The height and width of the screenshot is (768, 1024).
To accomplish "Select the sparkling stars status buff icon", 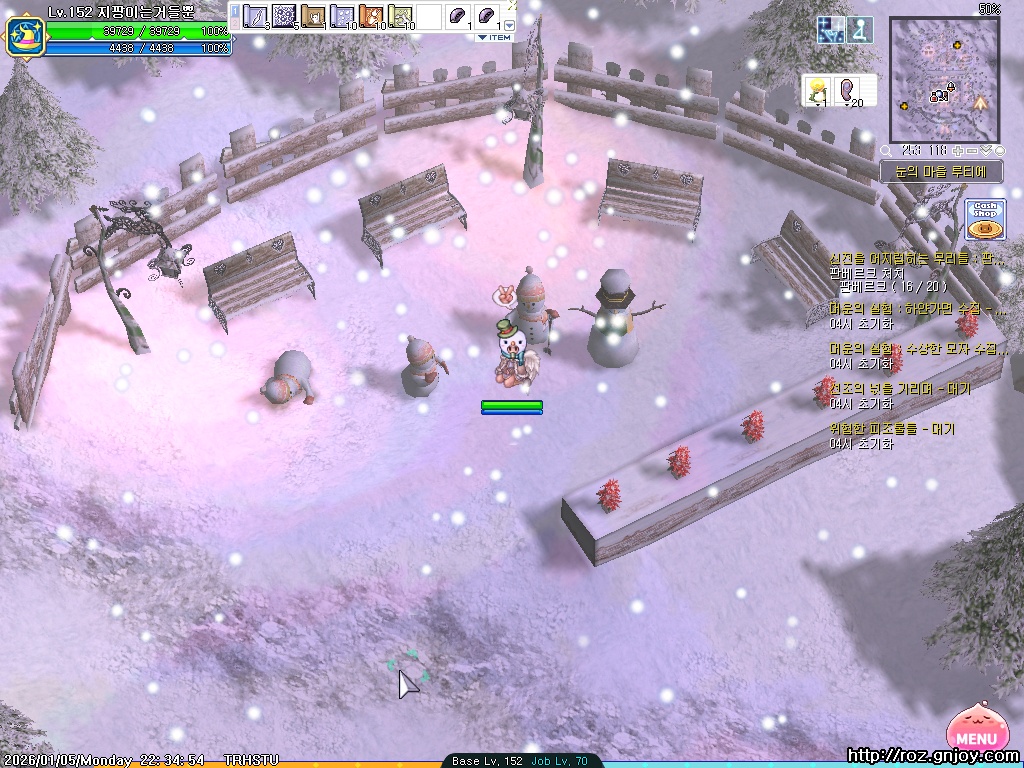I will (x=831, y=30).
